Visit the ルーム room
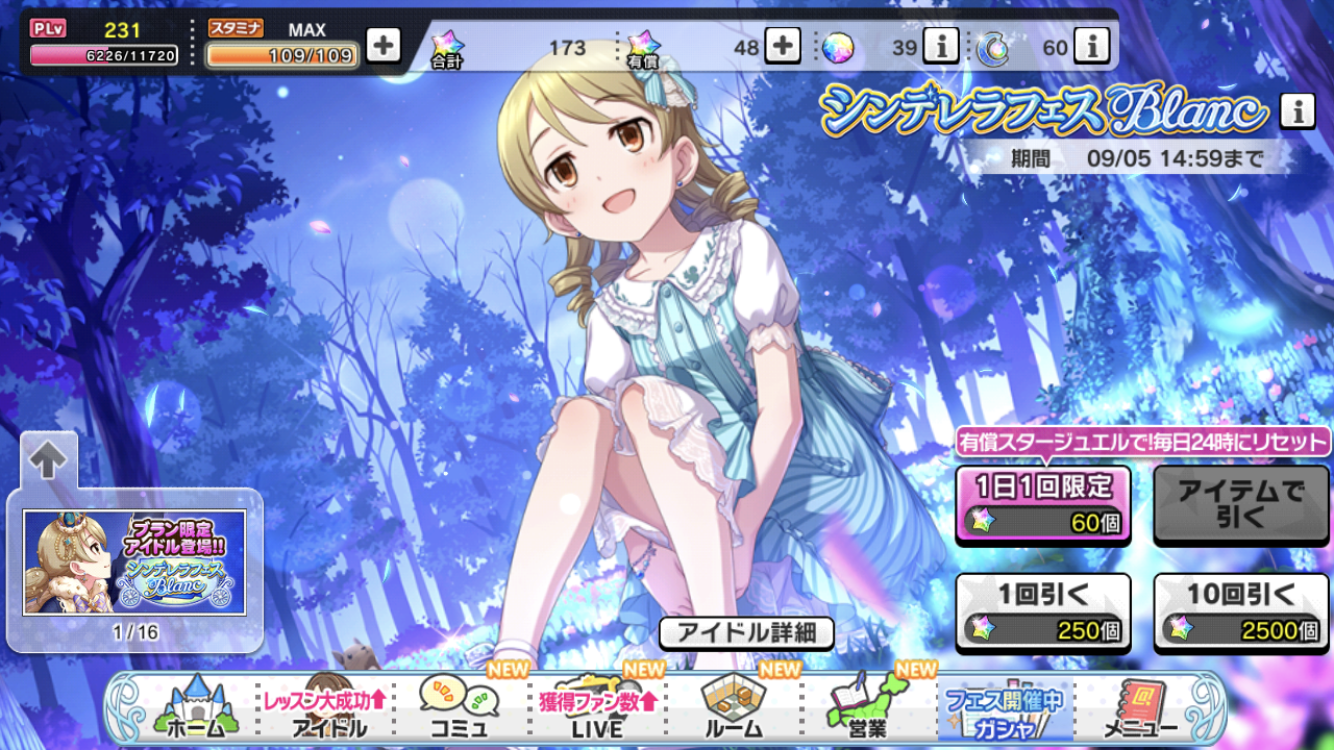The width and height of the screenshot is (1334, 750). (733, 708)
